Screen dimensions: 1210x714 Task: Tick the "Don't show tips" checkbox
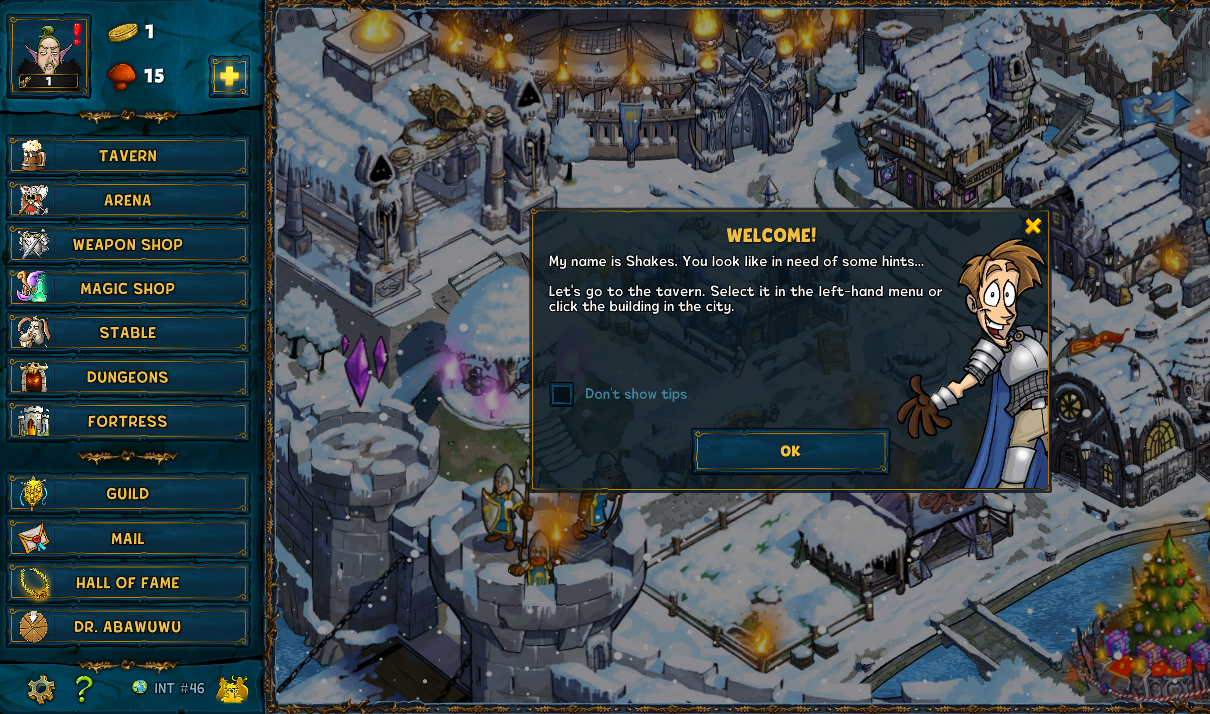pyautogui.click(x=562, y=394)
